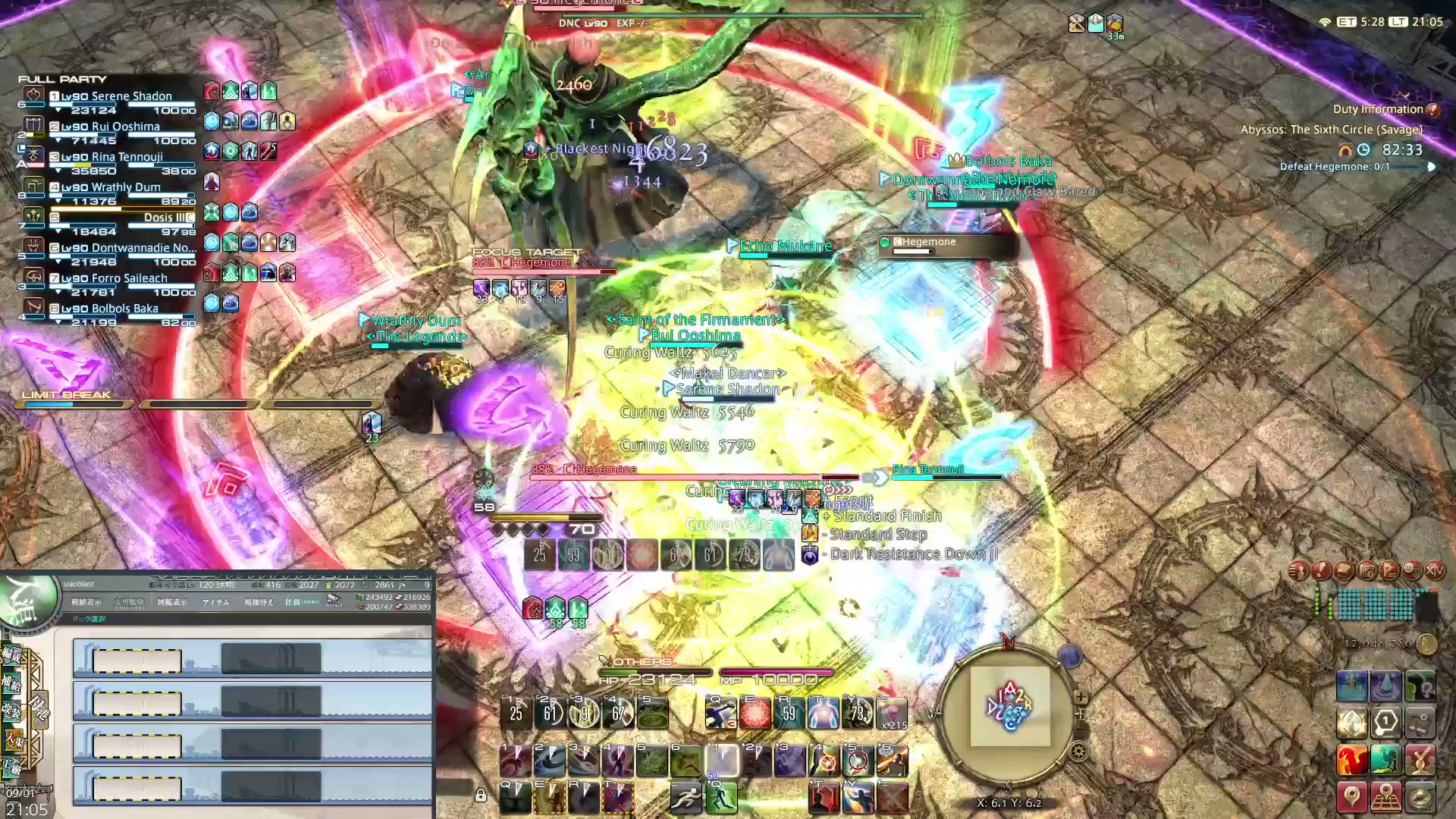Switch to the アイテム tab in the overlay
This screenshot has width=1456, height=819.
pyautogui.click(x=216, y=602)
